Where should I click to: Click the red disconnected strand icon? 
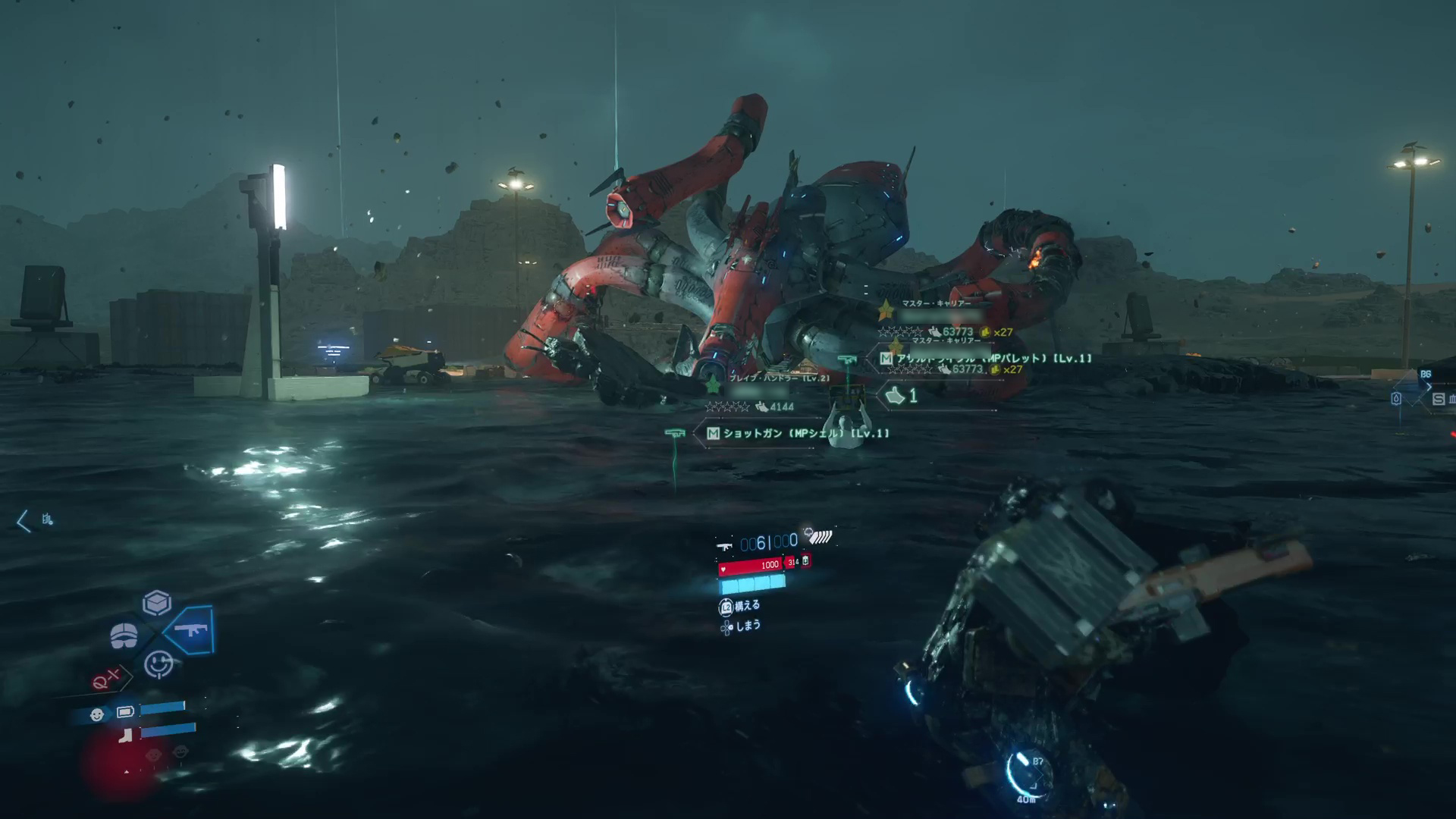click(x=105, y=679)
